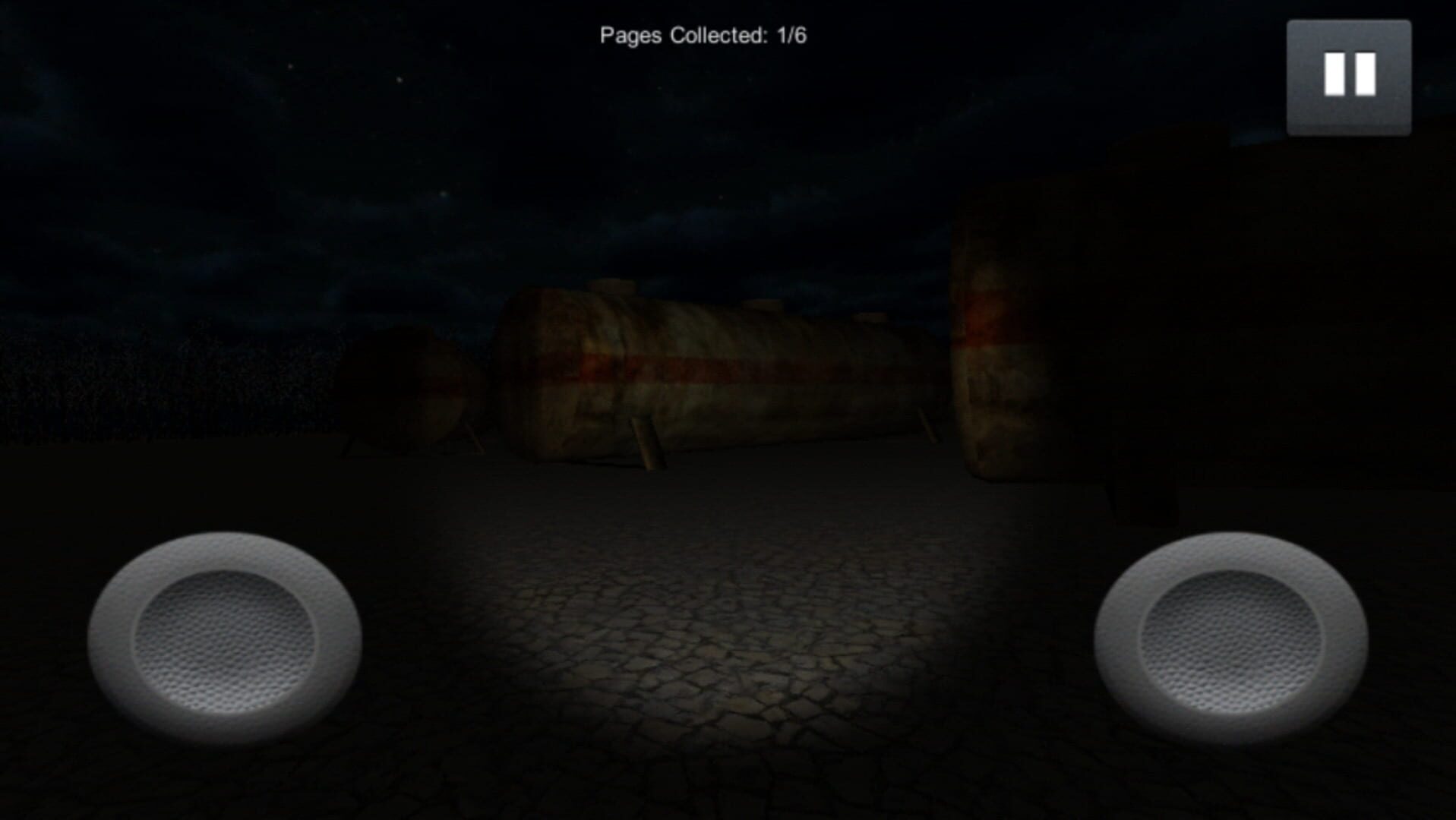This screenshot has width=1456, height=820.
Task: Tap the 1/6 page count
Action: tap(790, 33)
